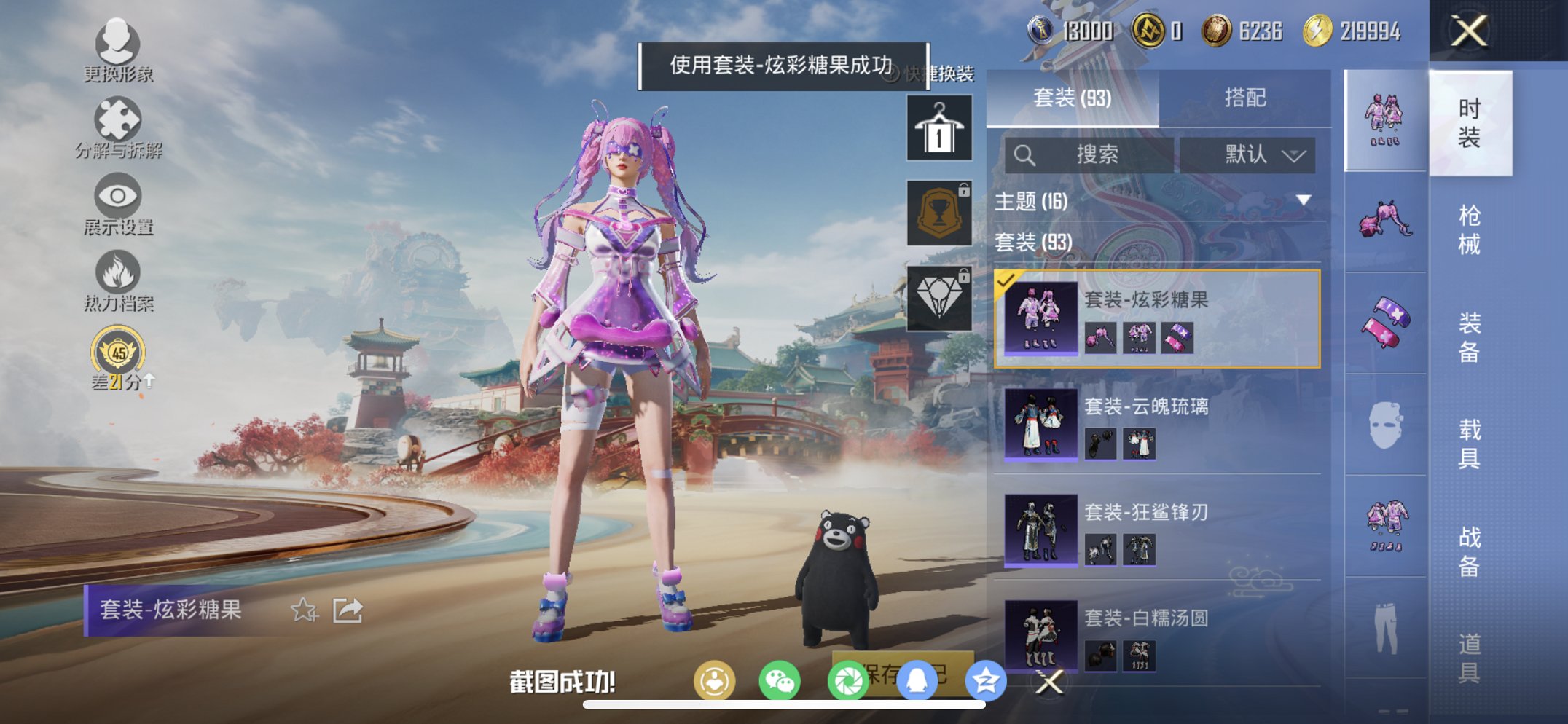Click the hanger quick-outfit icon
This screenshot has height=724, width=1568.
[x=939, y=130]
